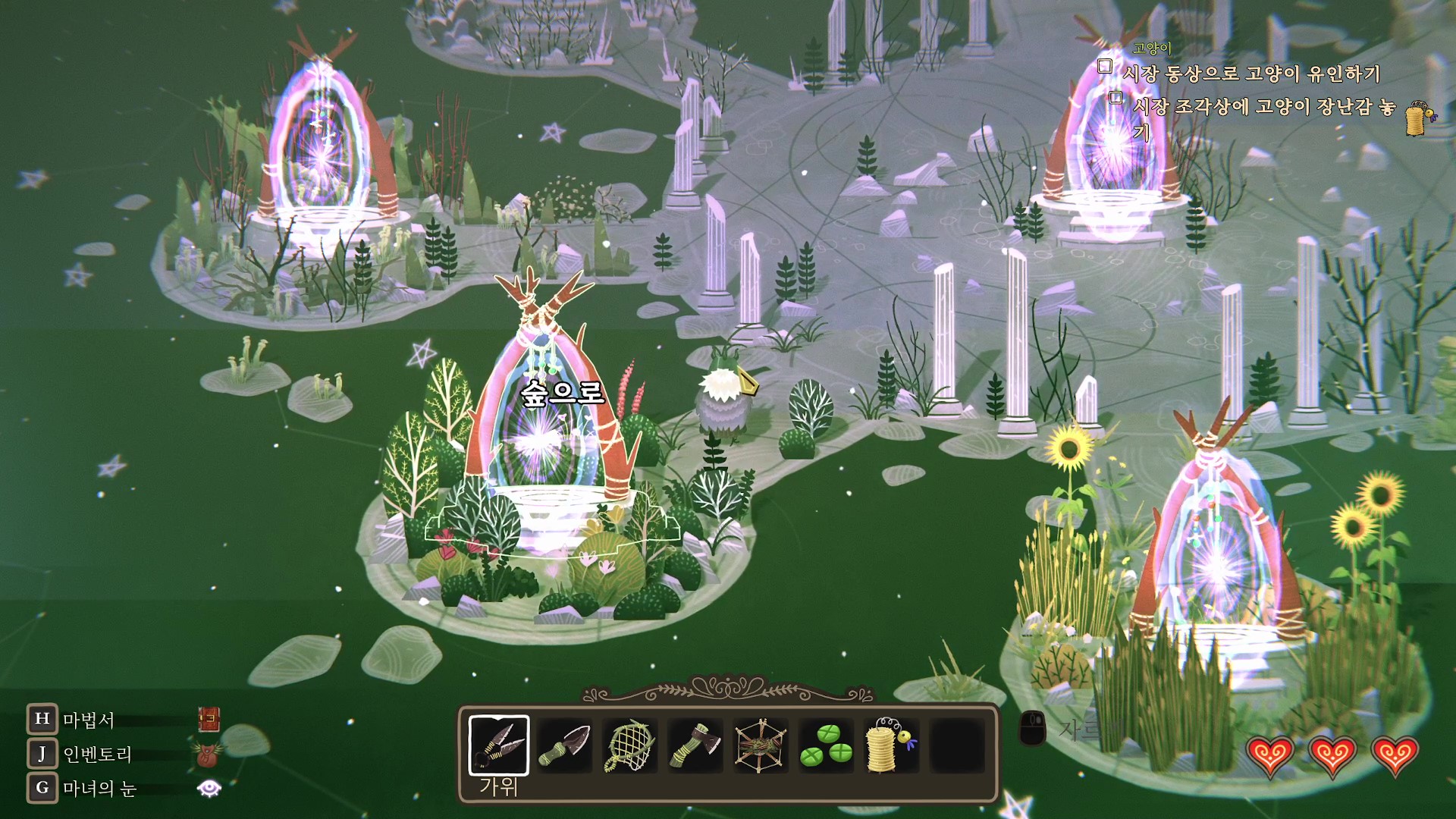1456x819 pixels.
Task: Open the red grimoire book icon
Action: 209,719
